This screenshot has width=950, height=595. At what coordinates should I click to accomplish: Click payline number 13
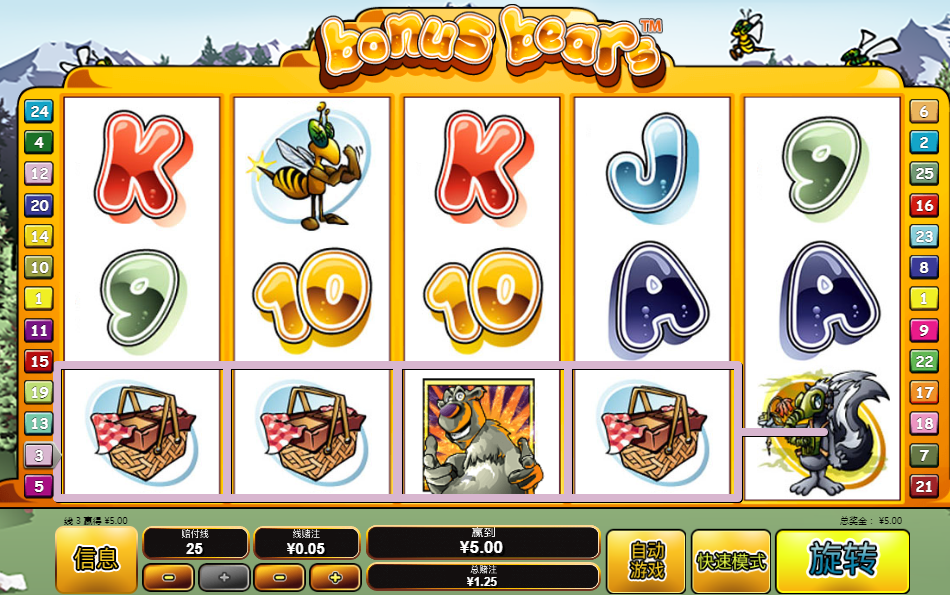tap(39, 424)
